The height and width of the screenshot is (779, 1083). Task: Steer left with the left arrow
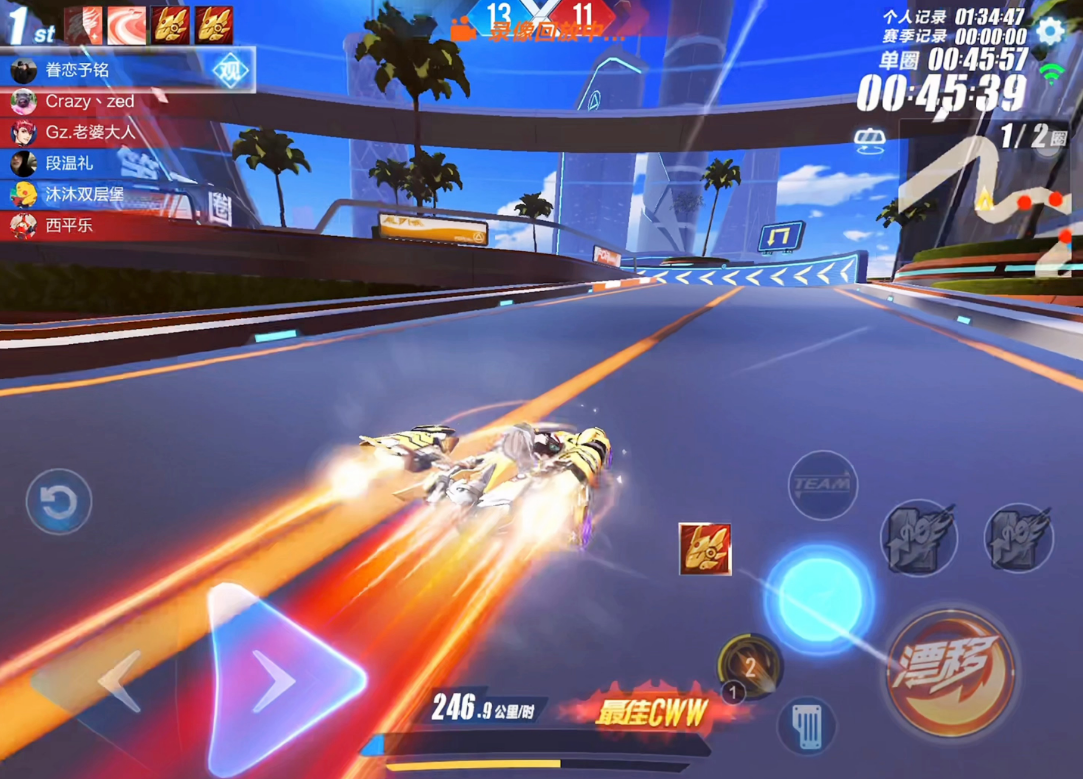118,681
